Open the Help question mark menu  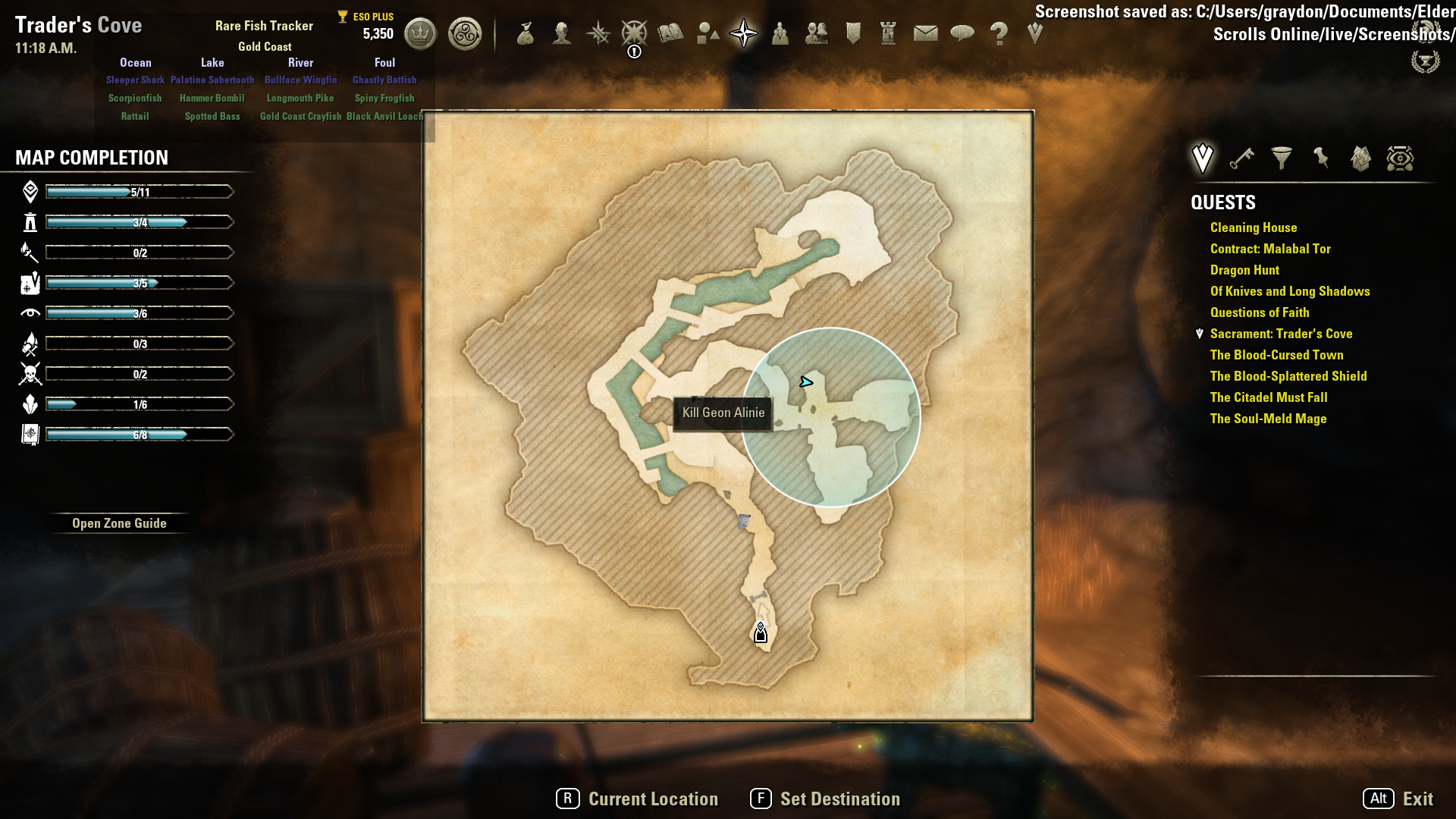(999, 33)
